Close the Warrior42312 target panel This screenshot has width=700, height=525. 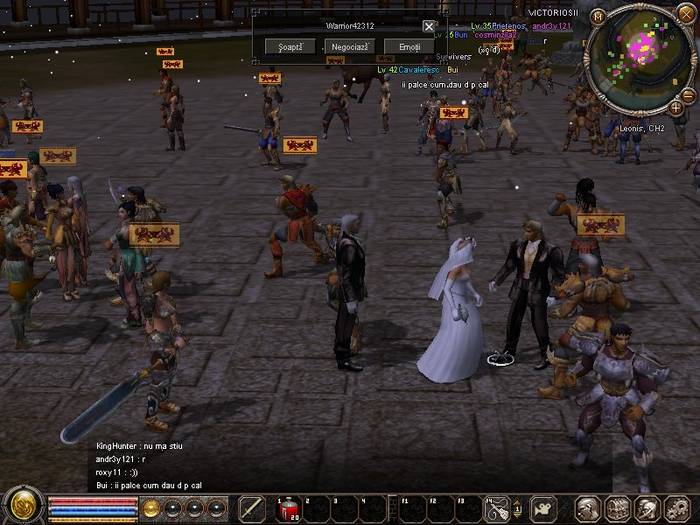coord(429,27)
